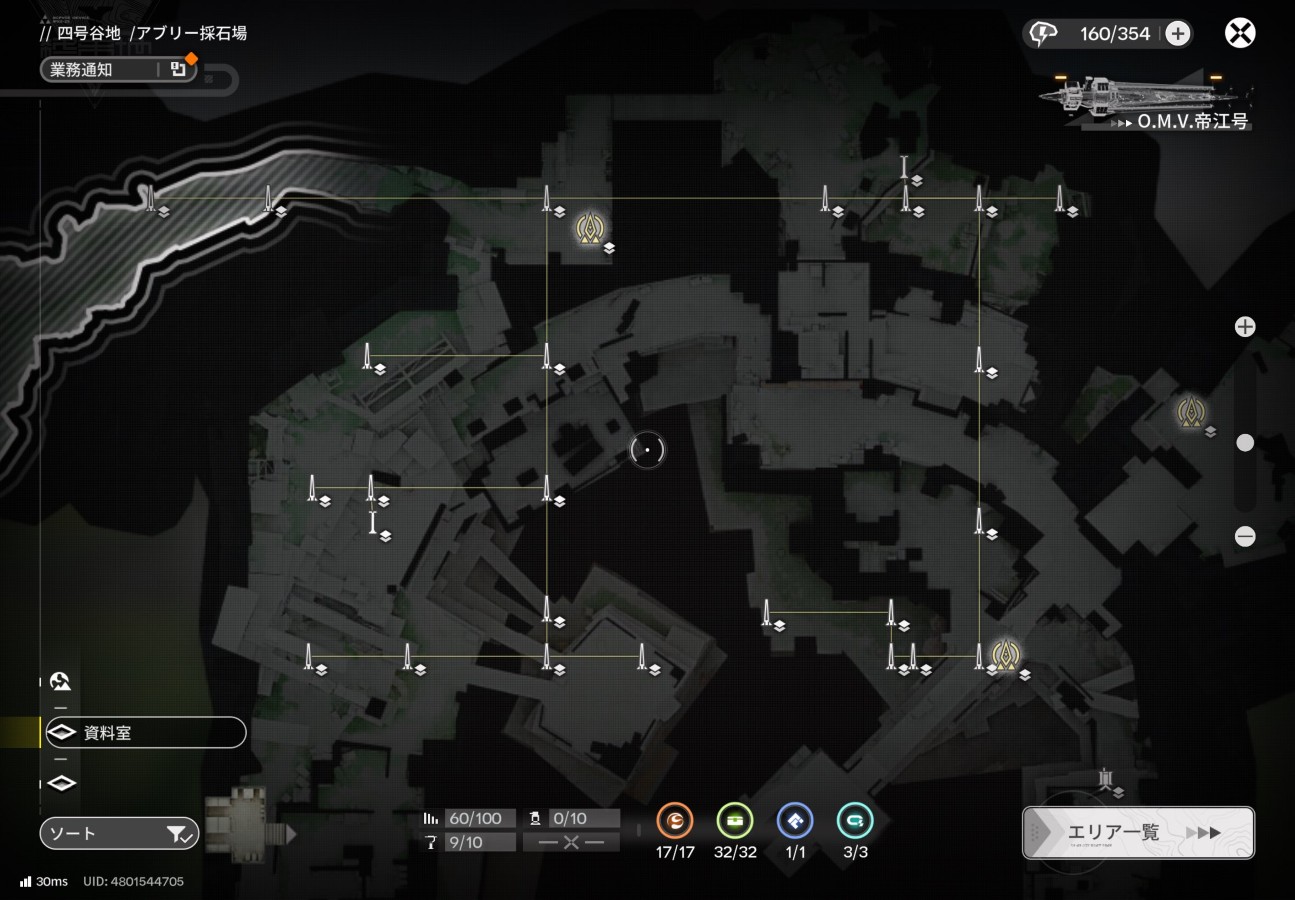Zoom in the map with plus button

coord(1245,327)
